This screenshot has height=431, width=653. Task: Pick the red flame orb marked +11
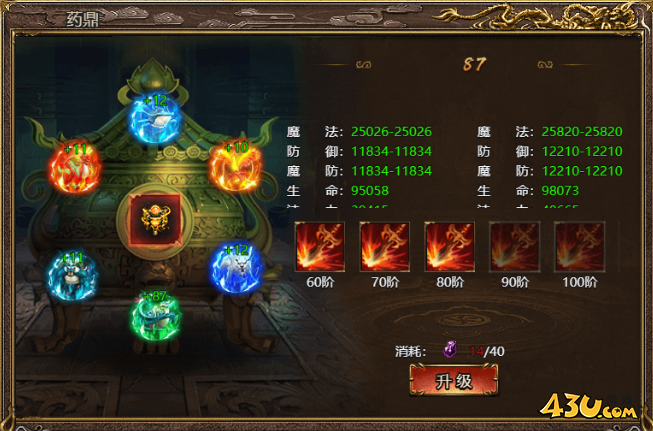coord(75,169)
